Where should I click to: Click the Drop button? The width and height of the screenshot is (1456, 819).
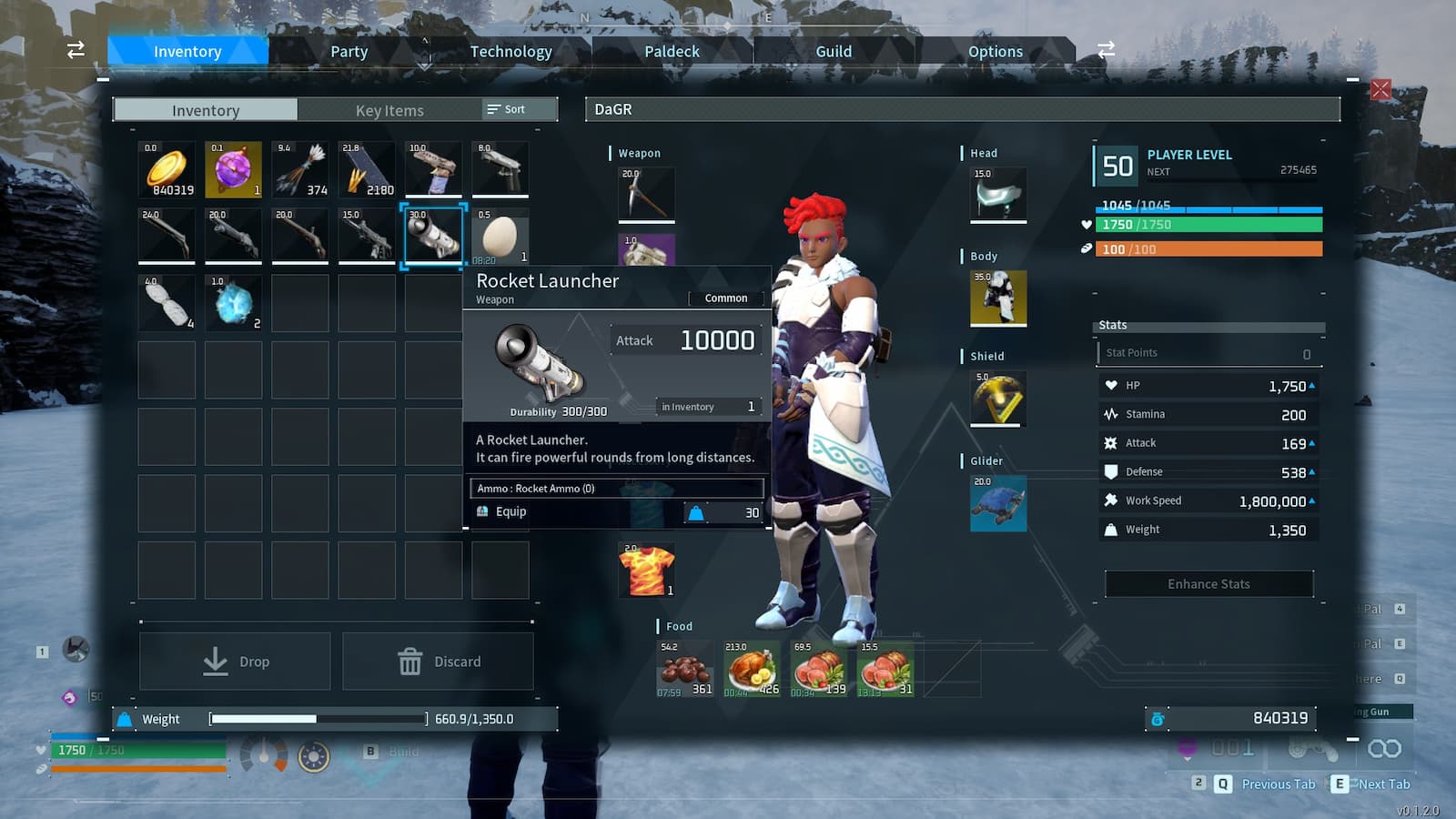point(235,661)
